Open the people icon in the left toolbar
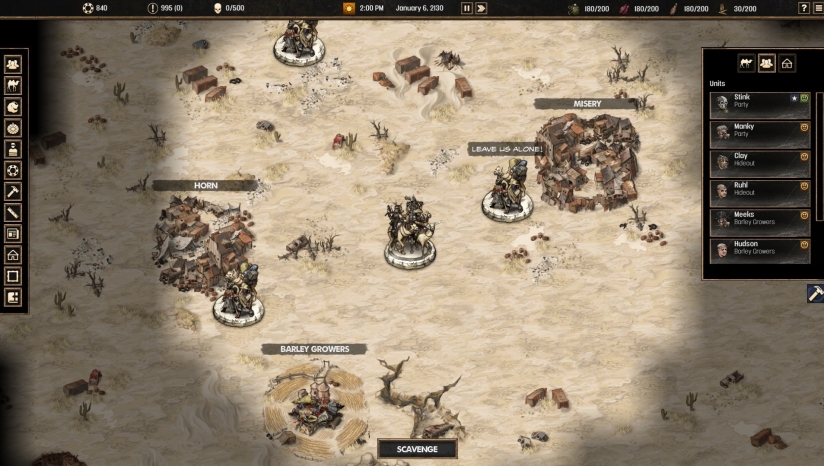Screen dimensions: 824x466 tap(14, 65)
